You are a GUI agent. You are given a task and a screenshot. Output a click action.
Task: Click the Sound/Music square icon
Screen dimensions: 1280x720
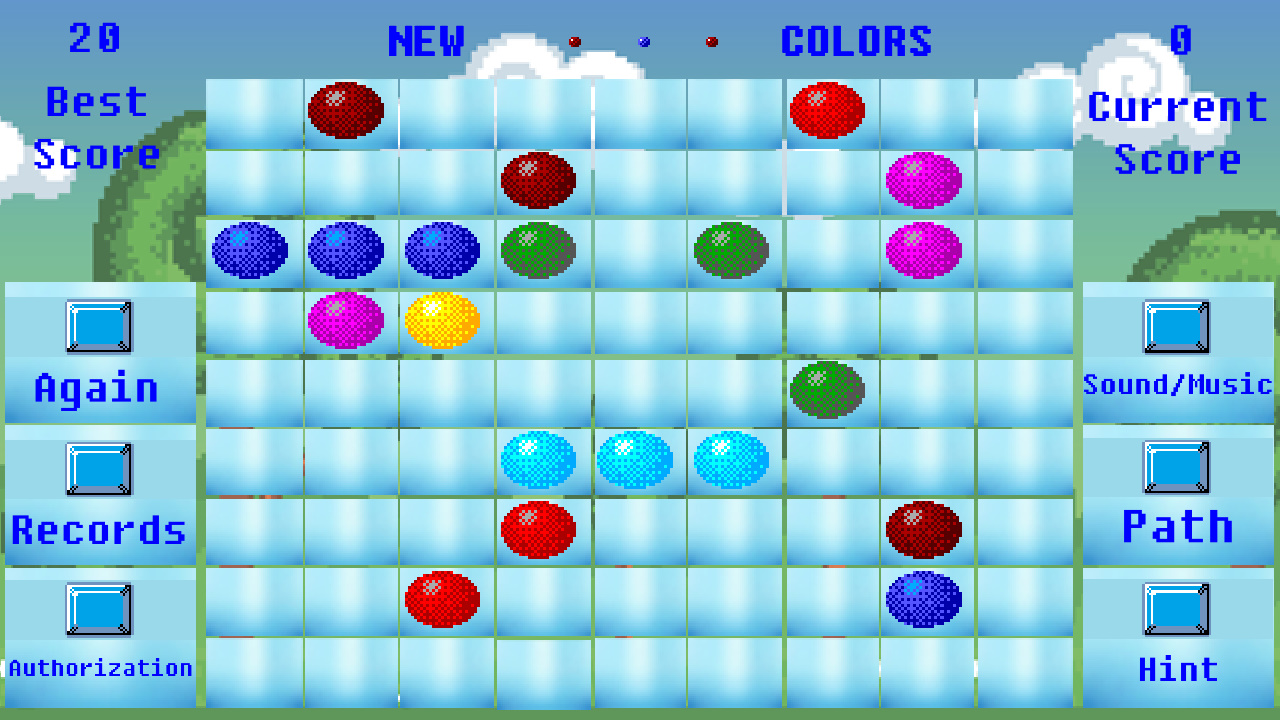(x=1178, y=325)
